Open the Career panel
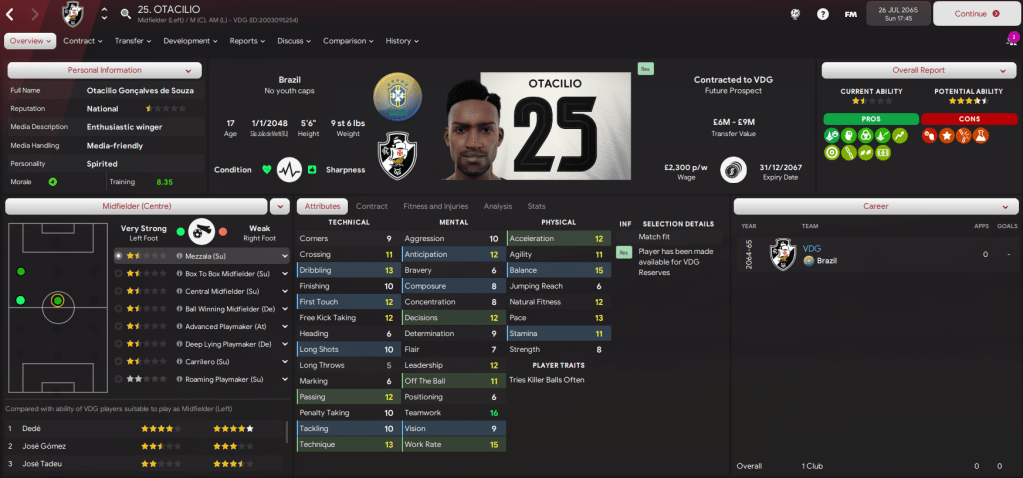 (875, 206)
